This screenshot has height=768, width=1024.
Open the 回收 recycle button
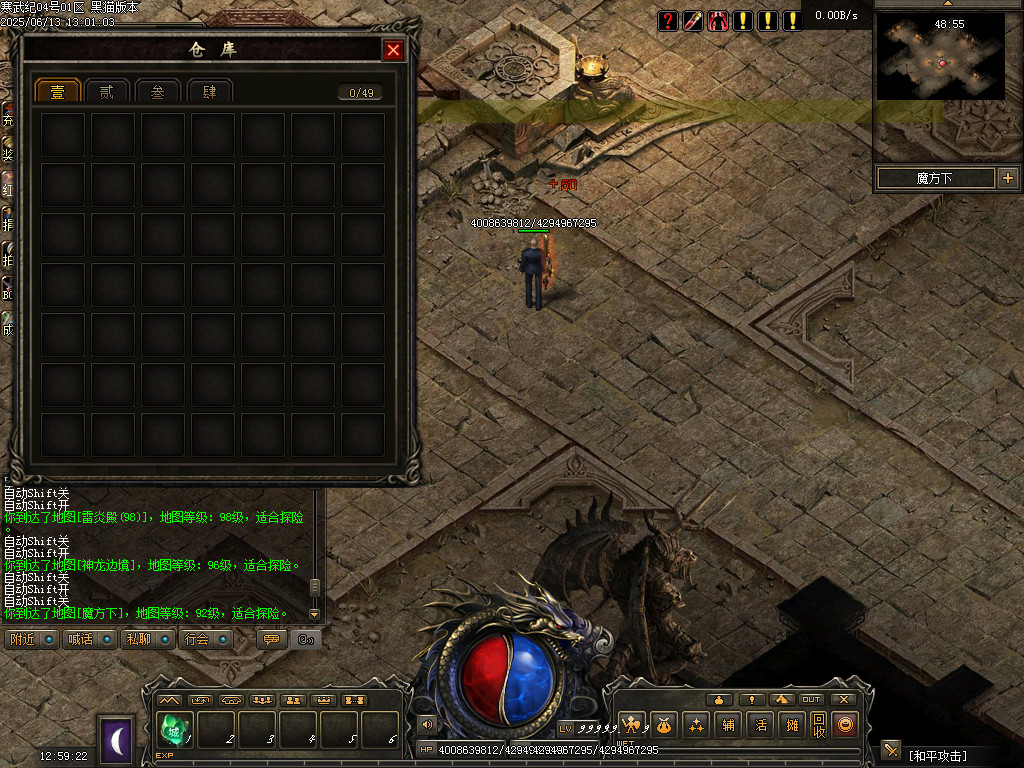(818, 725)
